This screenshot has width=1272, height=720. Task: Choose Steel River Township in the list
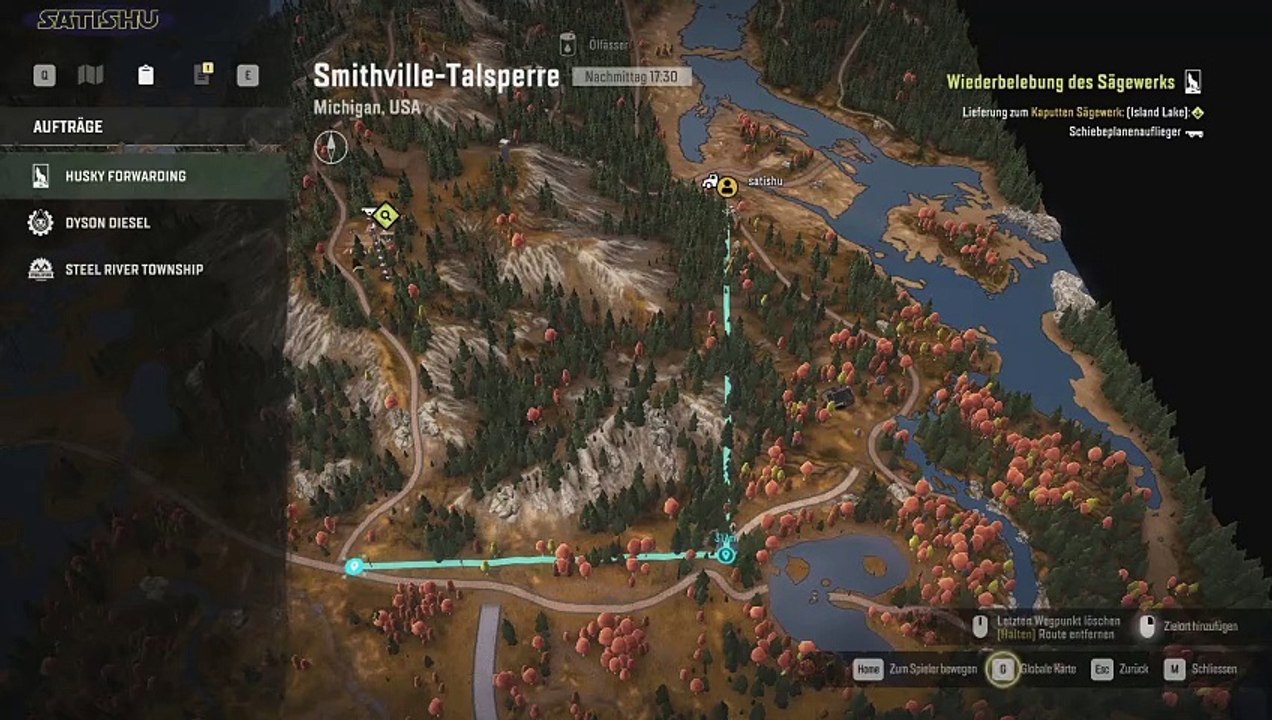133,269
